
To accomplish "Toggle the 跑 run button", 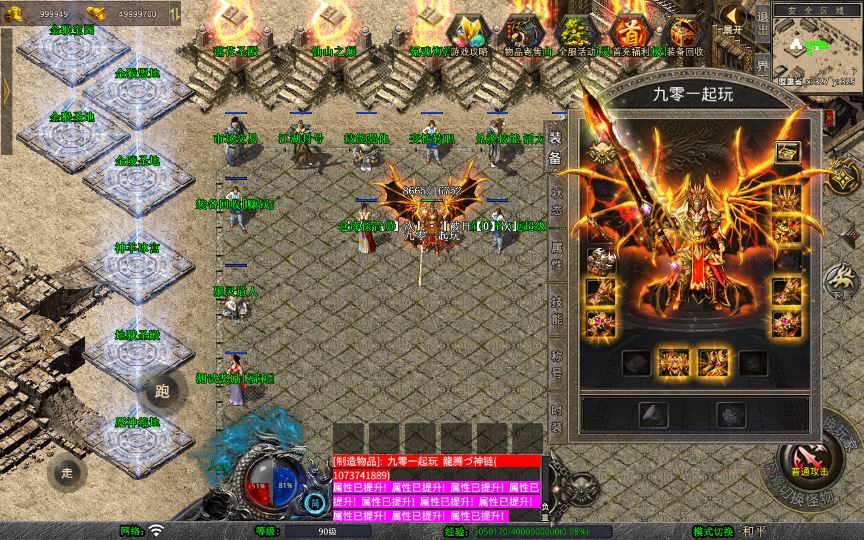I will pos(162,391).
